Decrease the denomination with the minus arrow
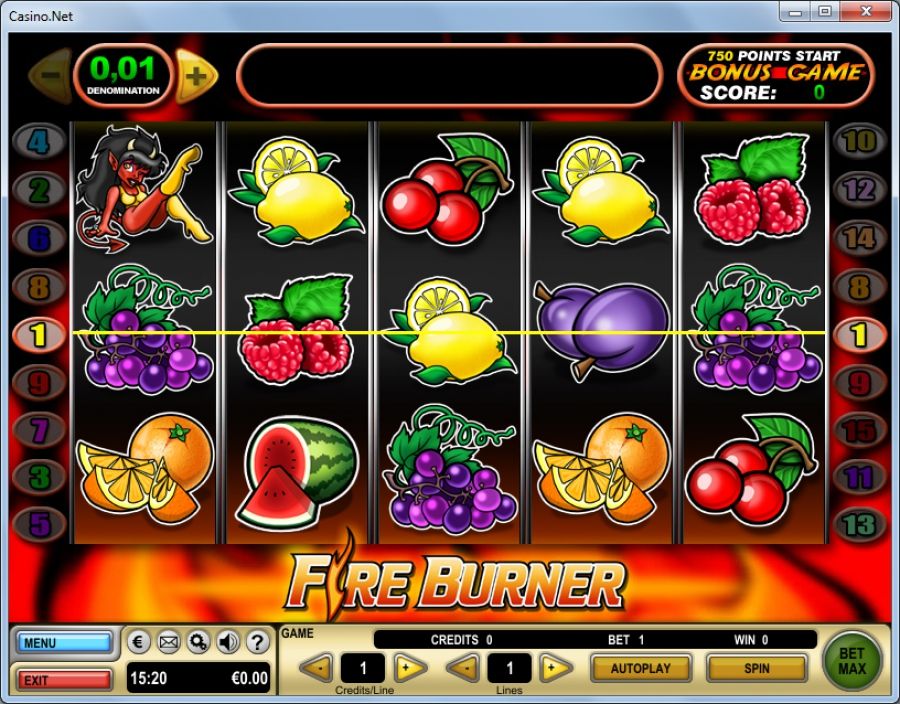Viewport: 900px width, 704px height. pos(52,74)
